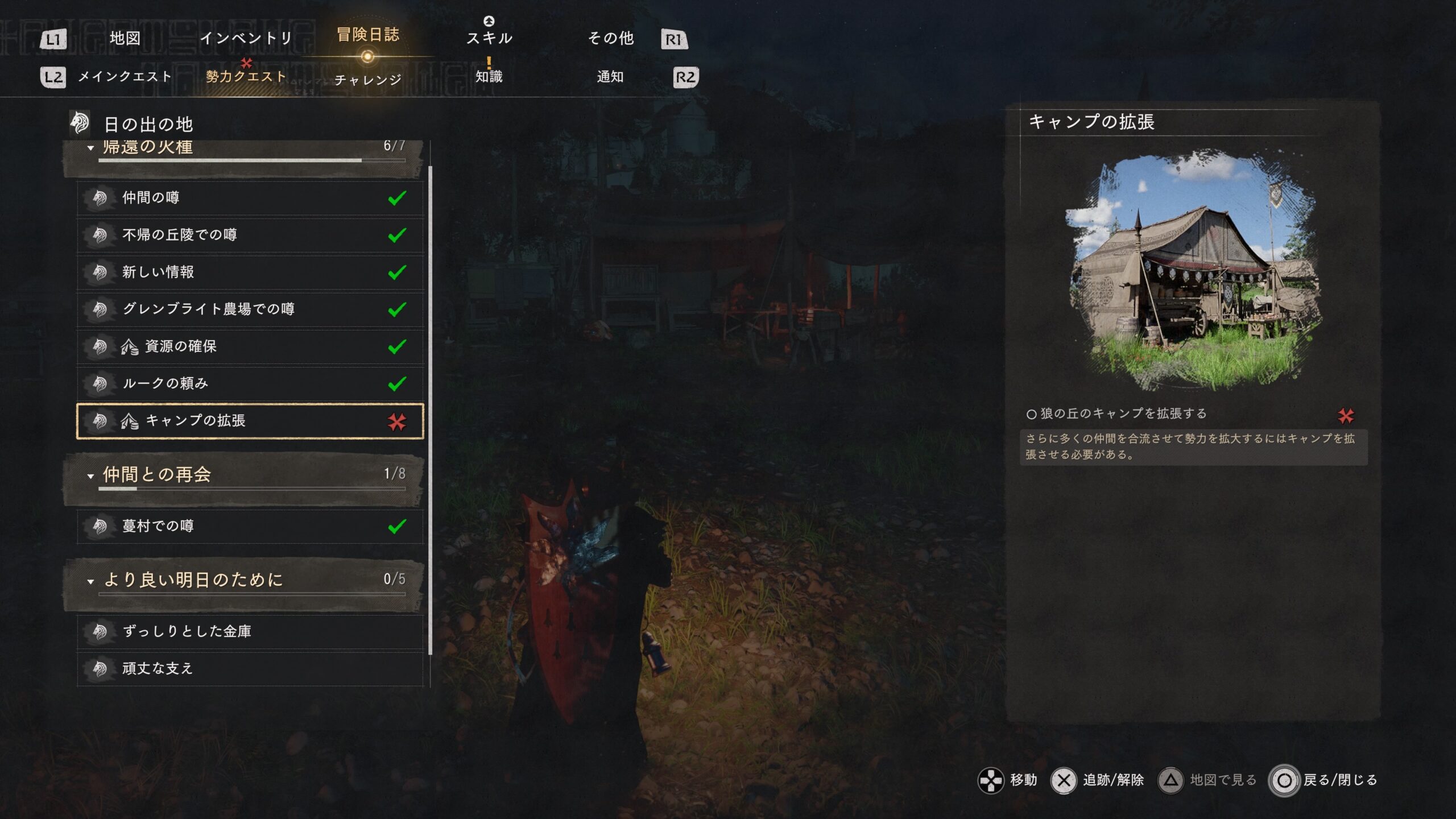Pick the 資源の確保 quest
1456x819 pixels.
tap(250, 346)
